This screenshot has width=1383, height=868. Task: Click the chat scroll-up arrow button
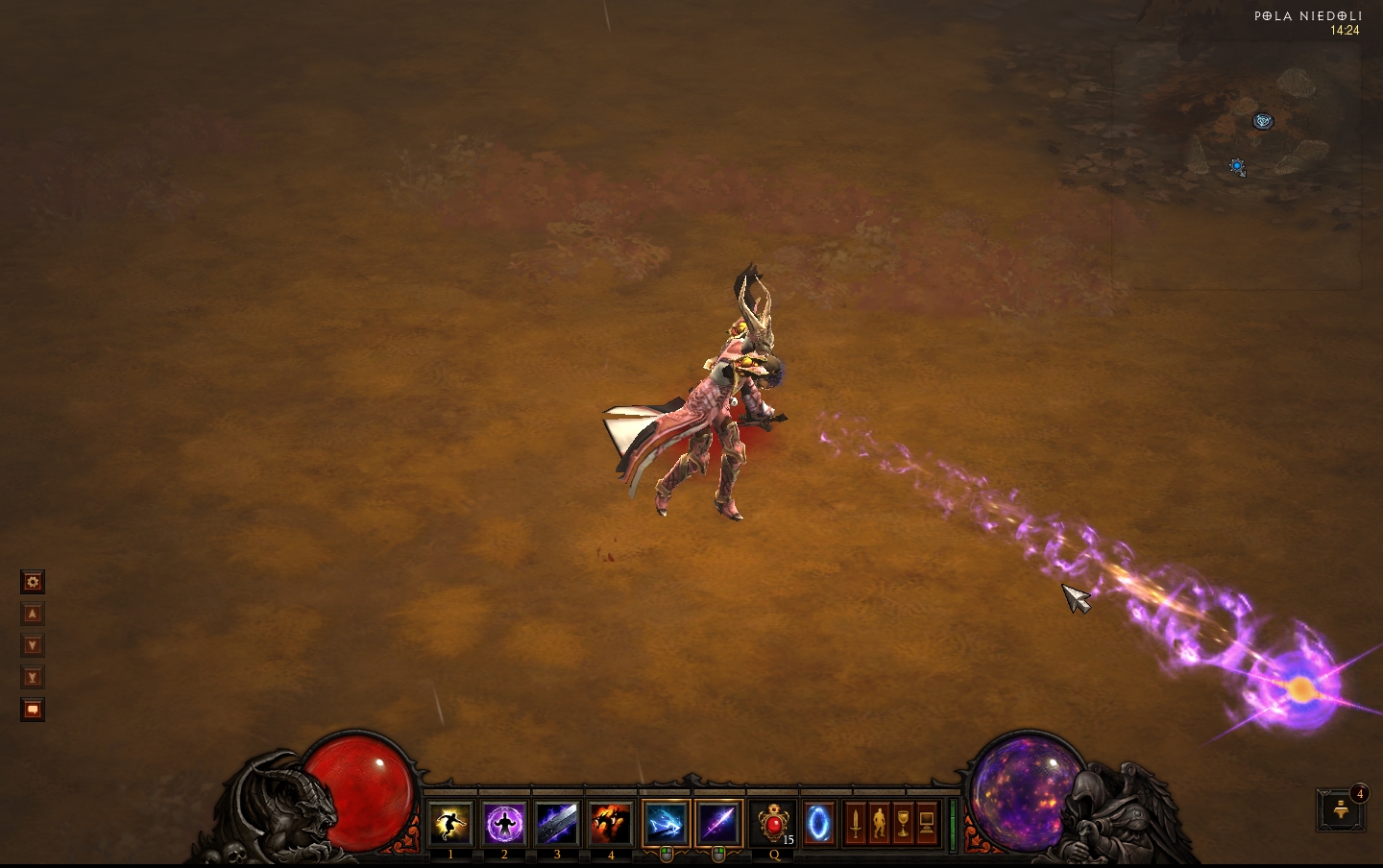(x=33, y=614)
